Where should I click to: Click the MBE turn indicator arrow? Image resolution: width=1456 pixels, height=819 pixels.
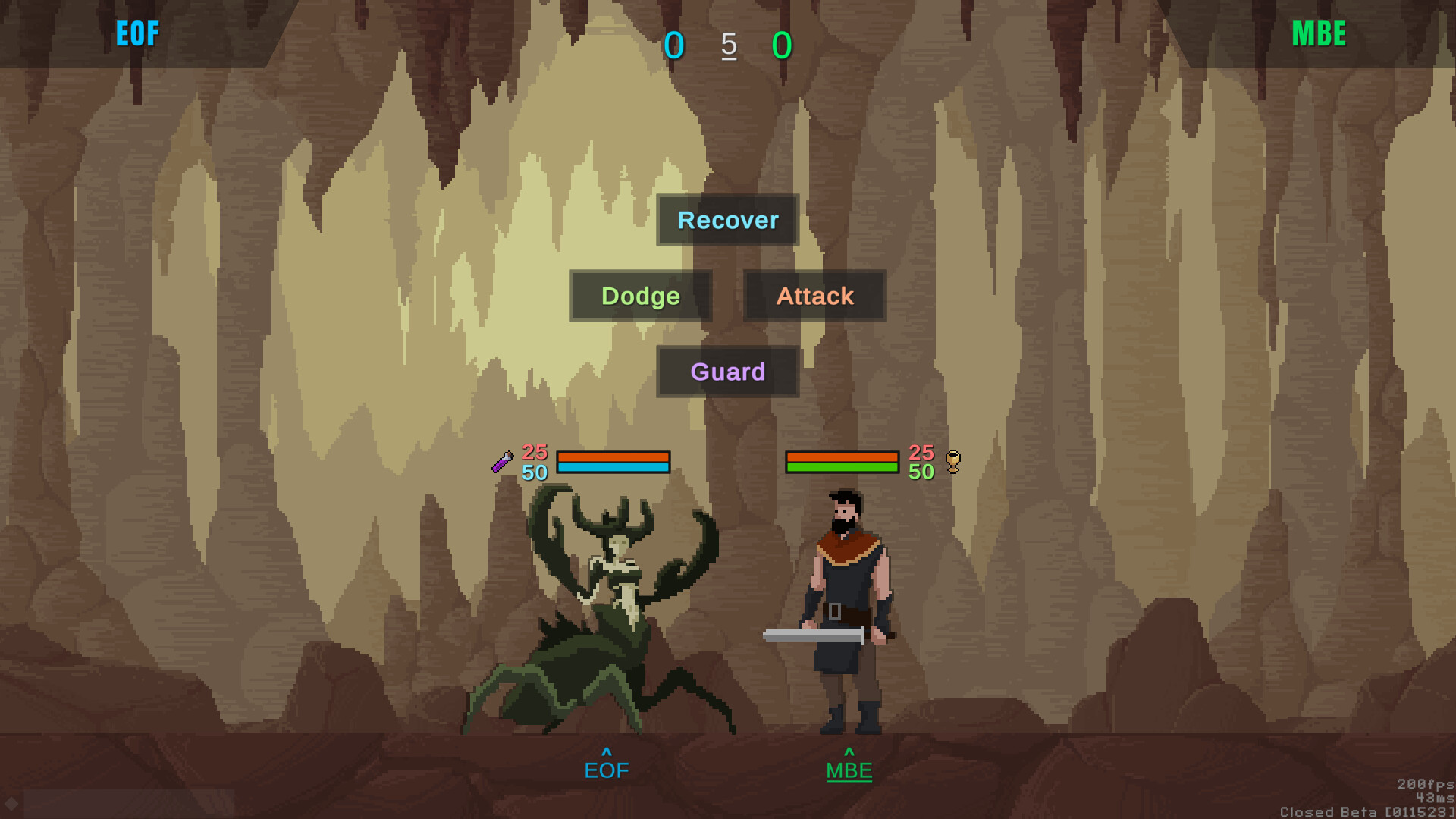pos(849,753)
